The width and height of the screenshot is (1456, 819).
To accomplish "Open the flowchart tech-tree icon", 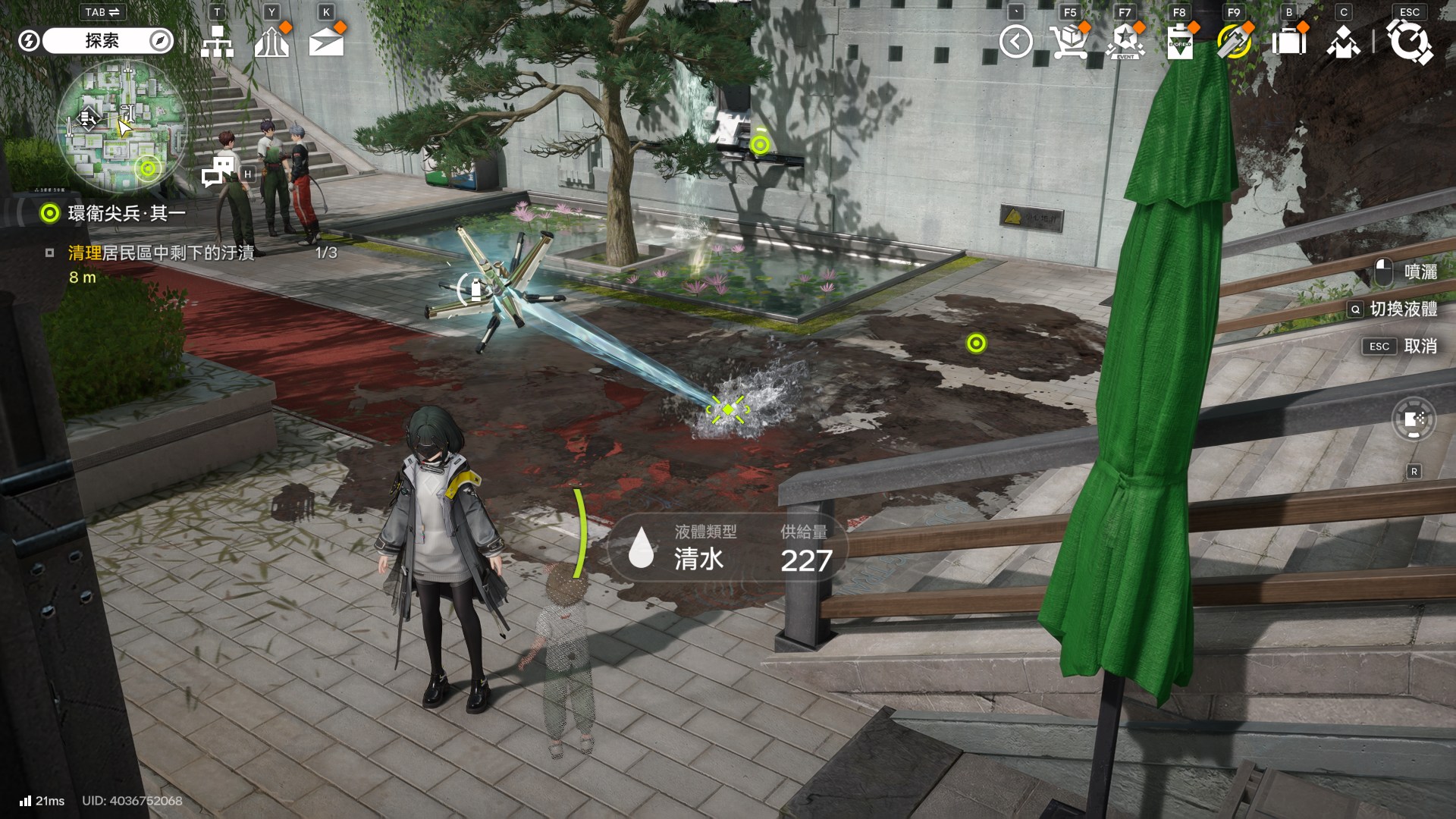I will 217,42.
